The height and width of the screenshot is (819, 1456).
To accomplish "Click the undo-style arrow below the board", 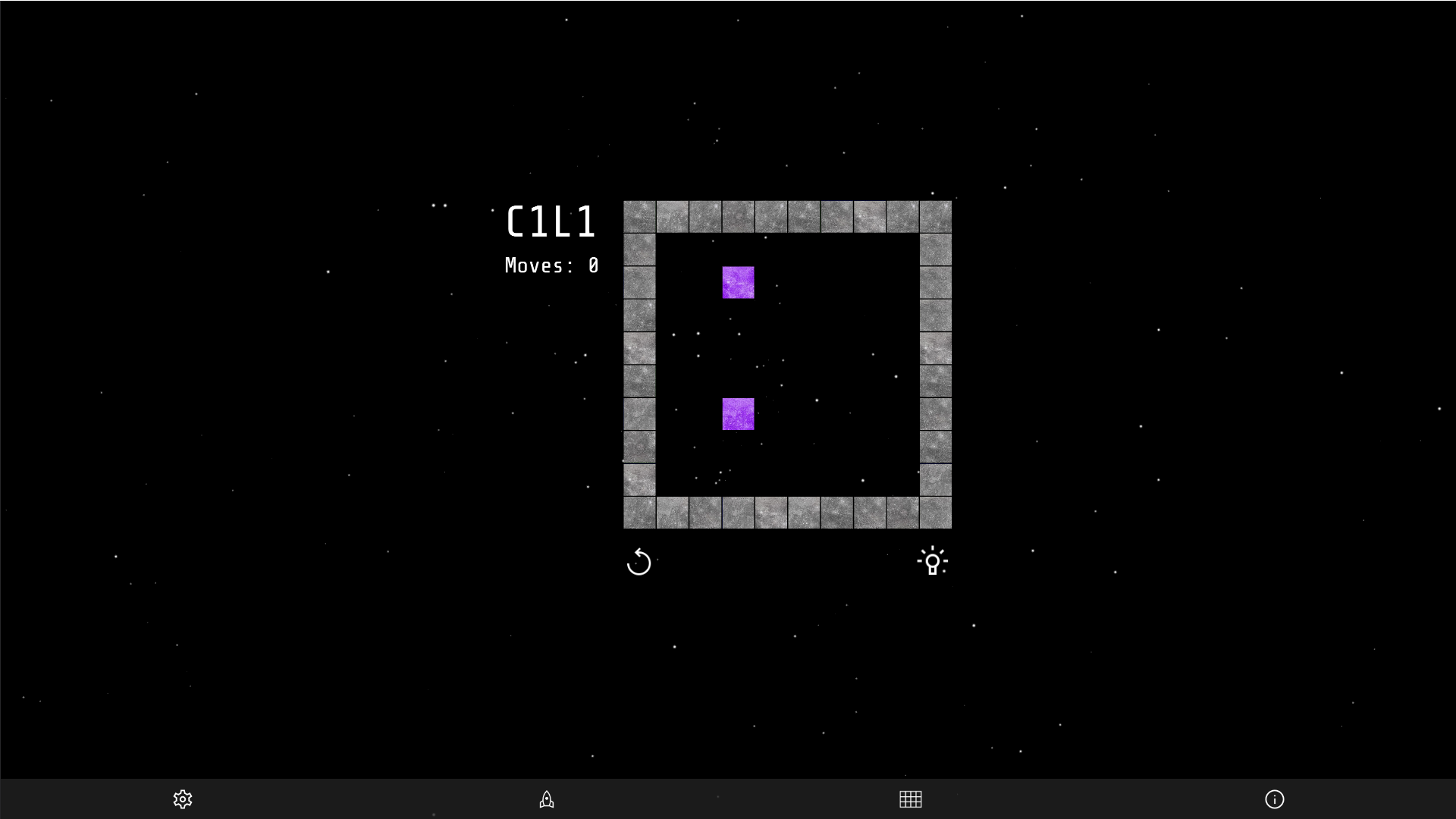I will (639, 563).
